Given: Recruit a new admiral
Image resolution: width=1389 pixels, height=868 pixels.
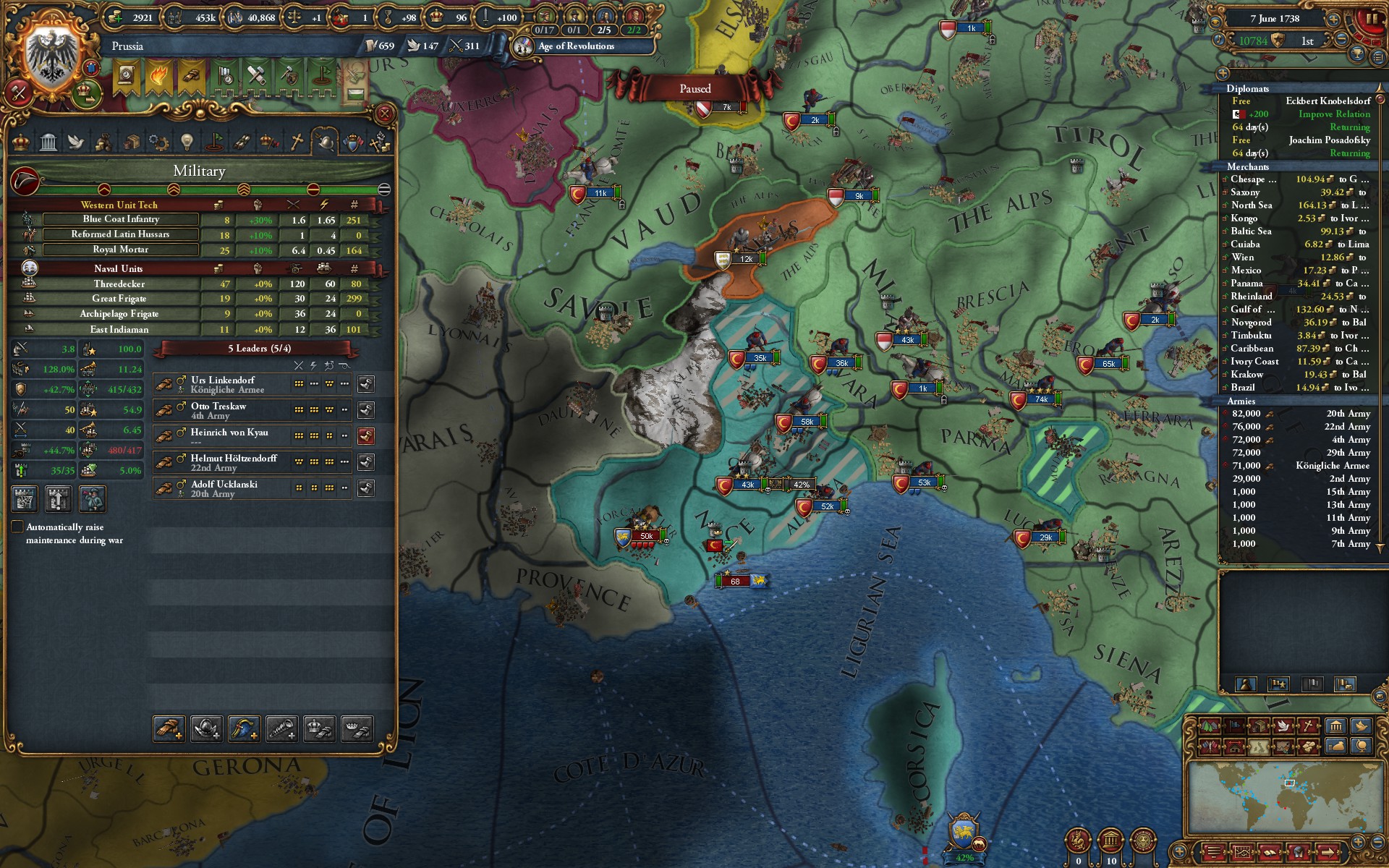Looking at the screenshot, I should click(x=244, y=729).
